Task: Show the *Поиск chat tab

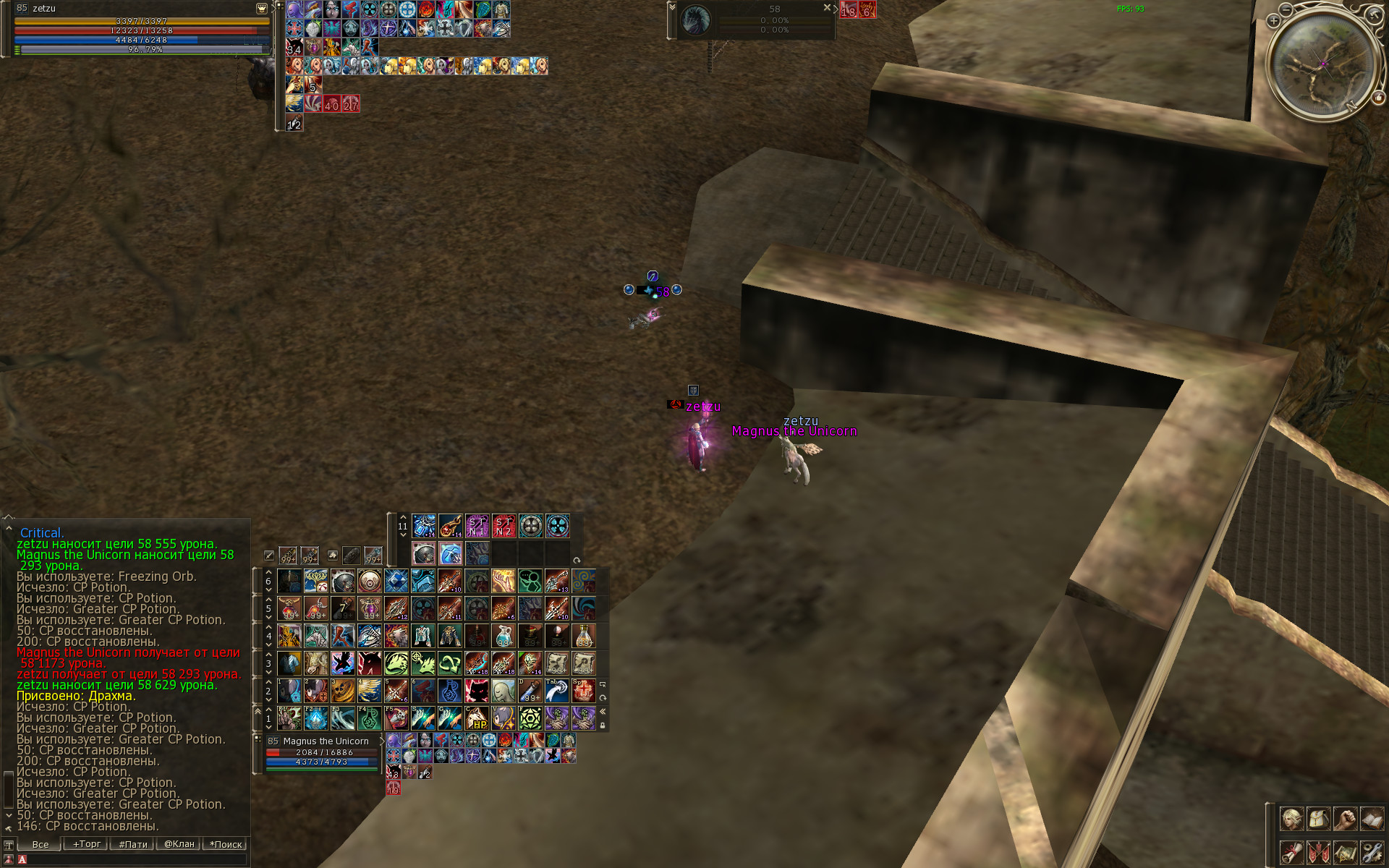Action: pos(226,844)
